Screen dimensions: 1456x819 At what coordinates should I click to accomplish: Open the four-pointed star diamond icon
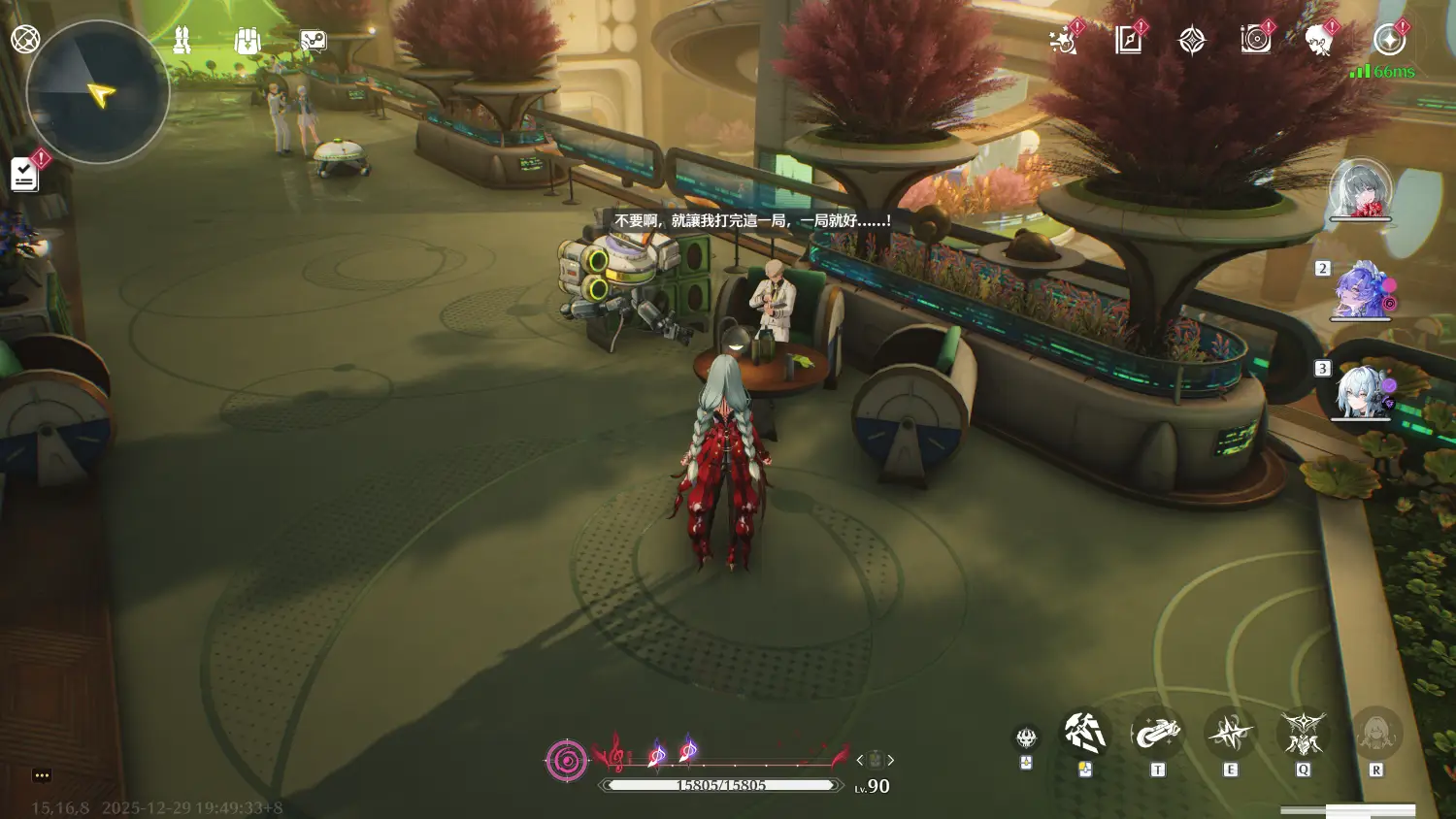pos(1192,40)
